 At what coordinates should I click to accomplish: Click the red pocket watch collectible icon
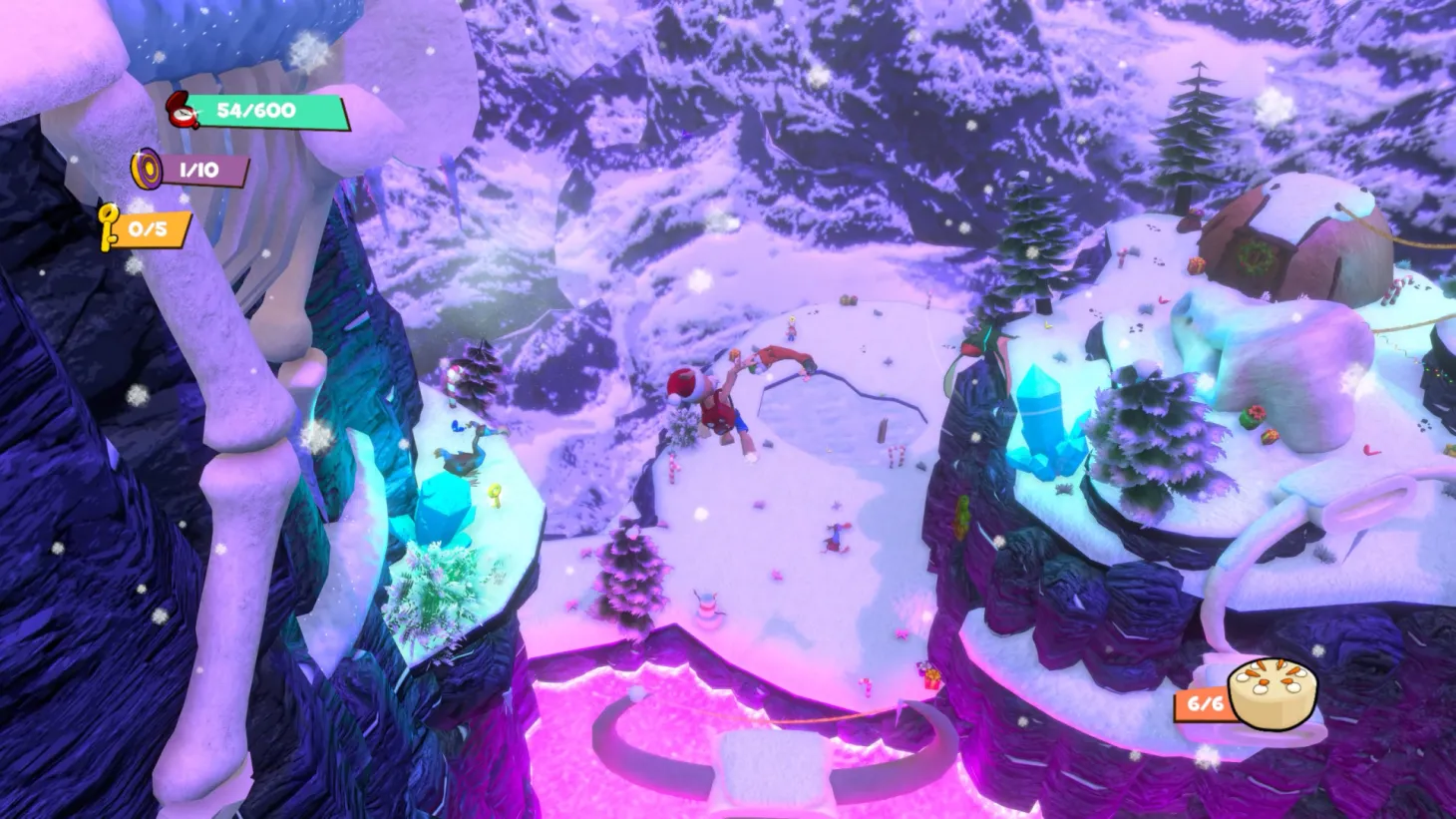coord(181,110)
